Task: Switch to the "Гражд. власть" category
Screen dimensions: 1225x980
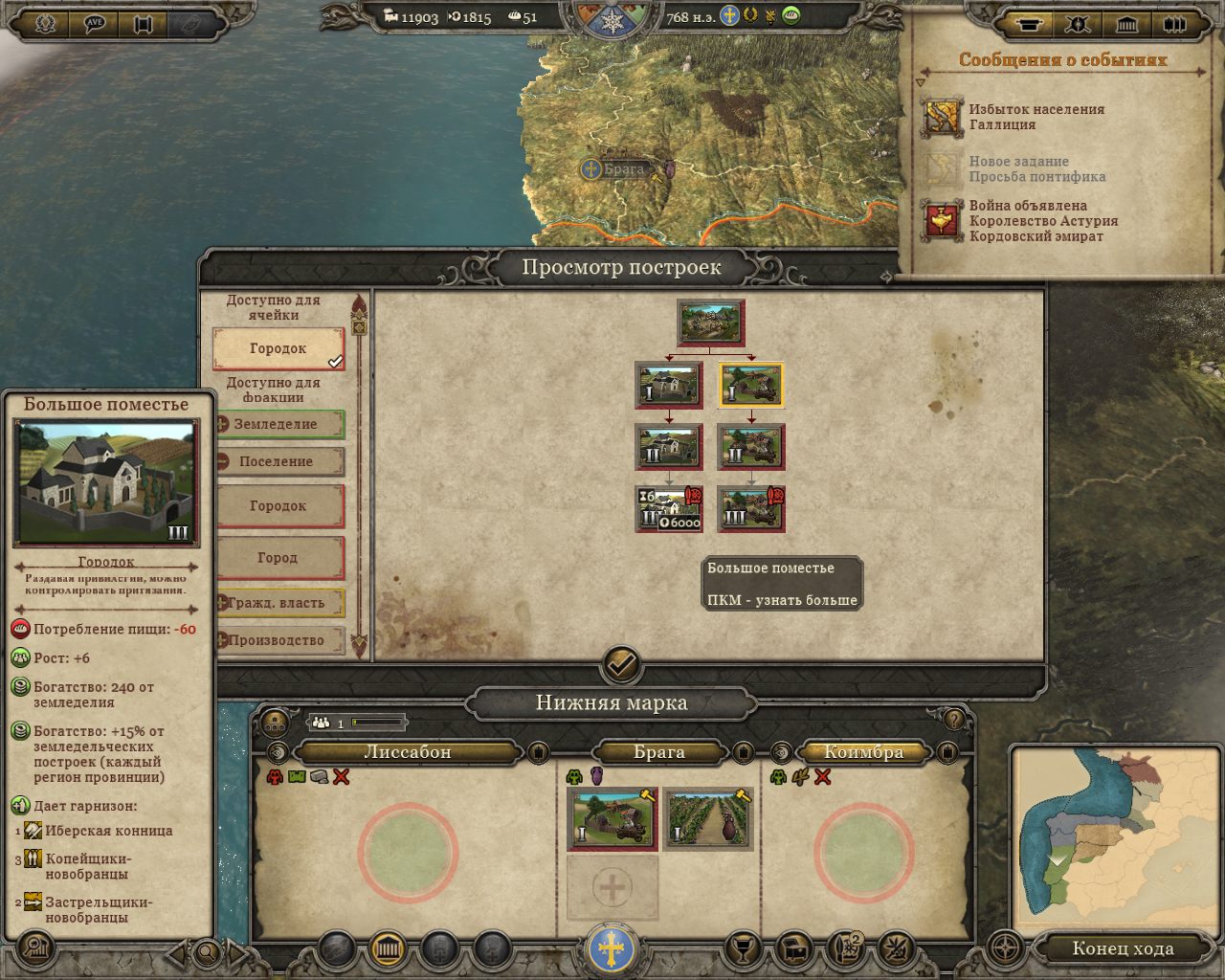Action: pyautogui.click(x=278, y=603)
